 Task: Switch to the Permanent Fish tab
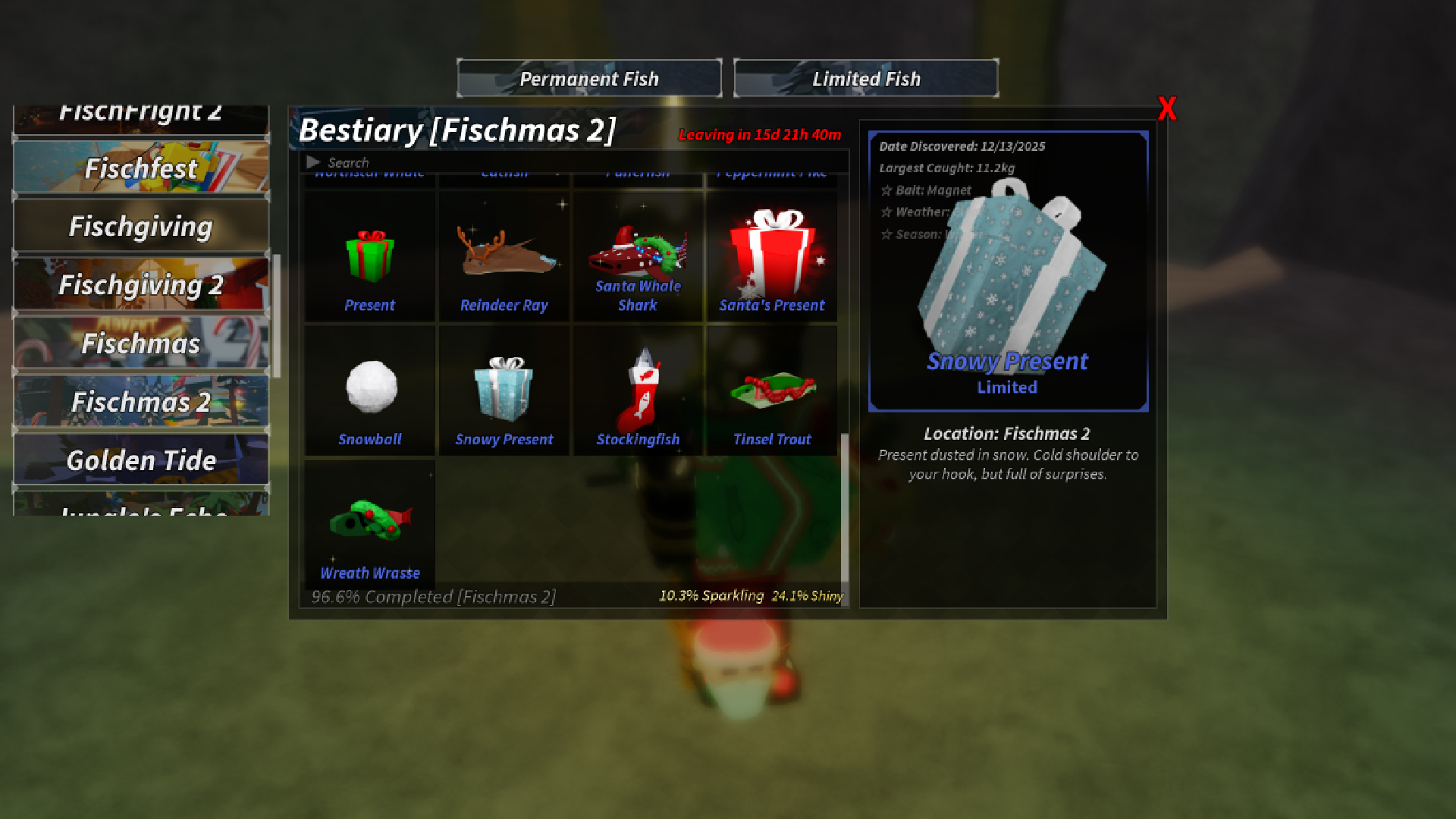pos(588,77)
